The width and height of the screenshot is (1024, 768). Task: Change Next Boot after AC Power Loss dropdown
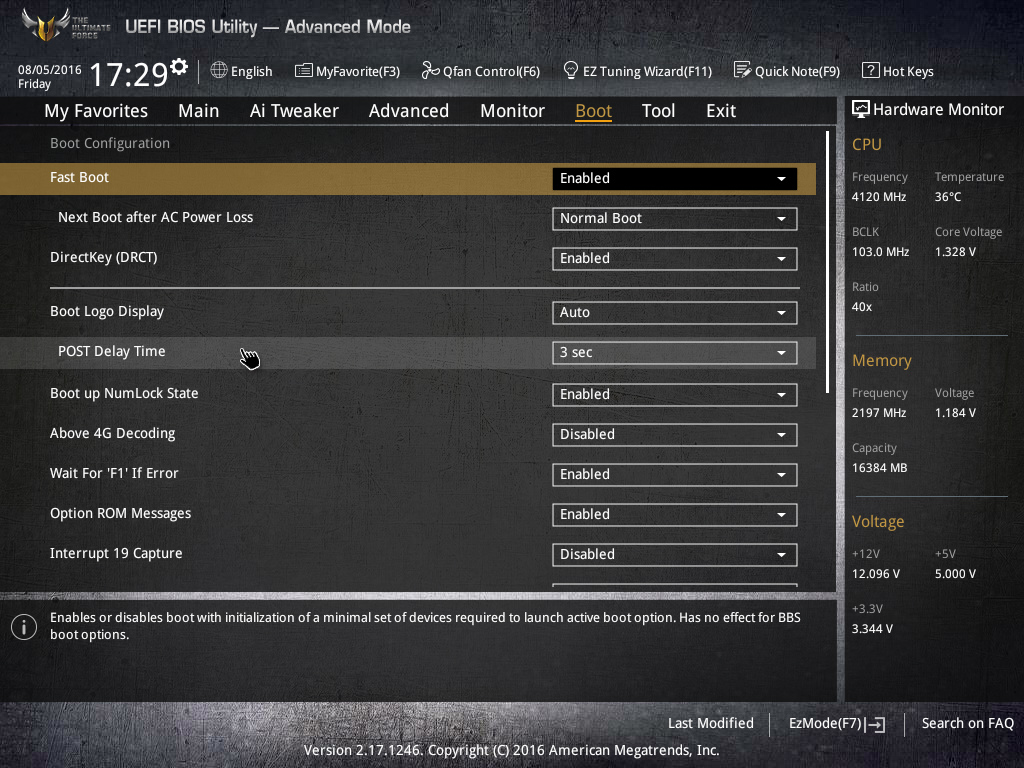pyautogui.click(x=674, y=218)
